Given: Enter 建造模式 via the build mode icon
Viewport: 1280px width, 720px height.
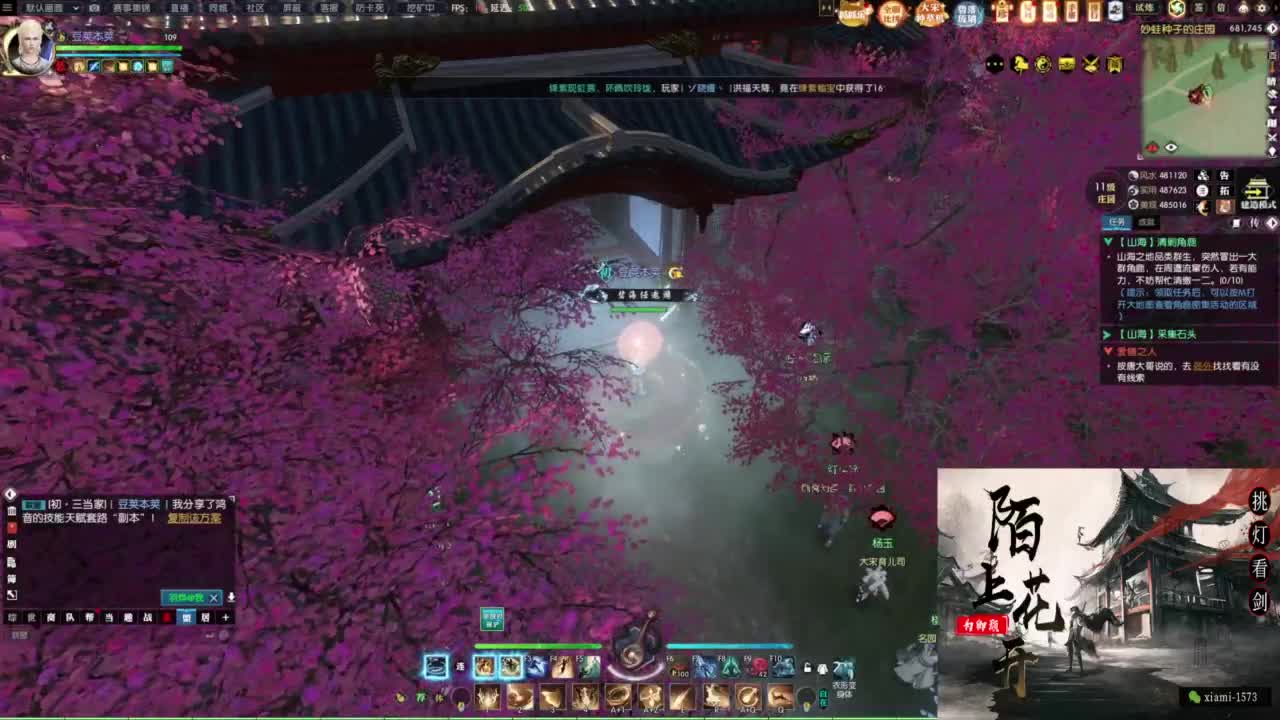Looking at the screenshot, I should pos(1254,192).
